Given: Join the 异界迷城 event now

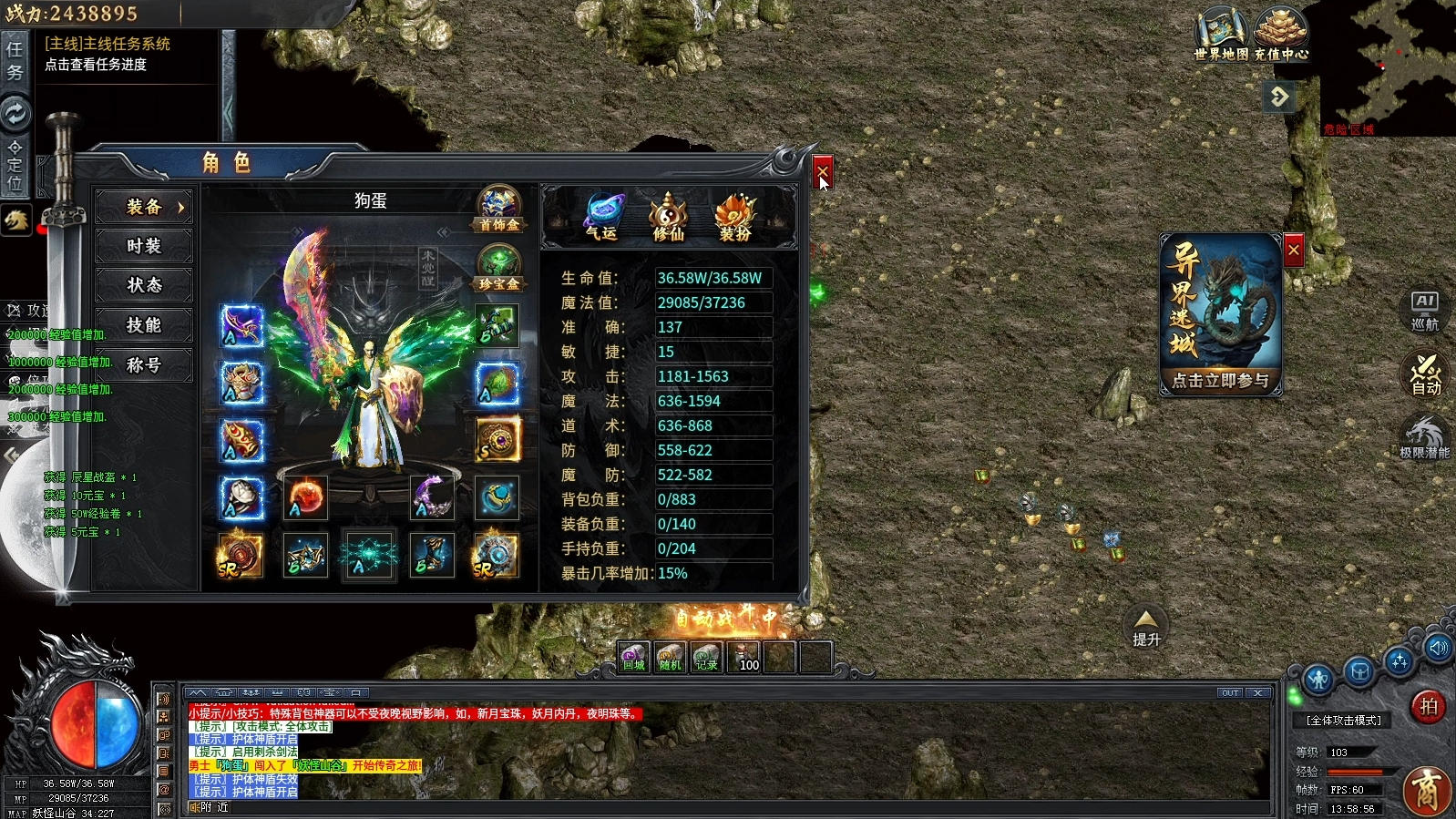Looking at the screenshot, I should [x=1220, y=380].
